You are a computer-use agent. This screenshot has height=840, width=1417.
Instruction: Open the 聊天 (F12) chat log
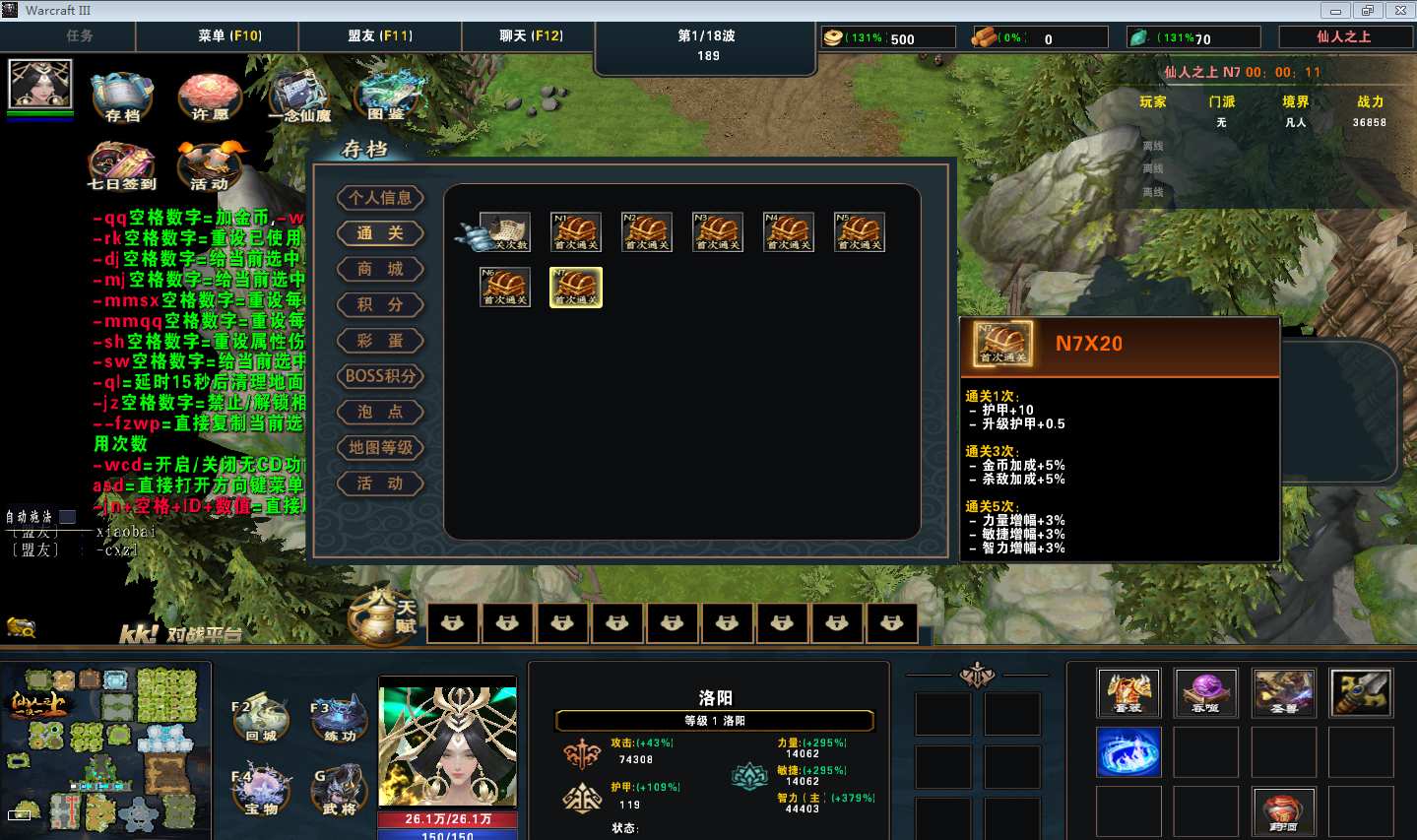click(531, 36)
